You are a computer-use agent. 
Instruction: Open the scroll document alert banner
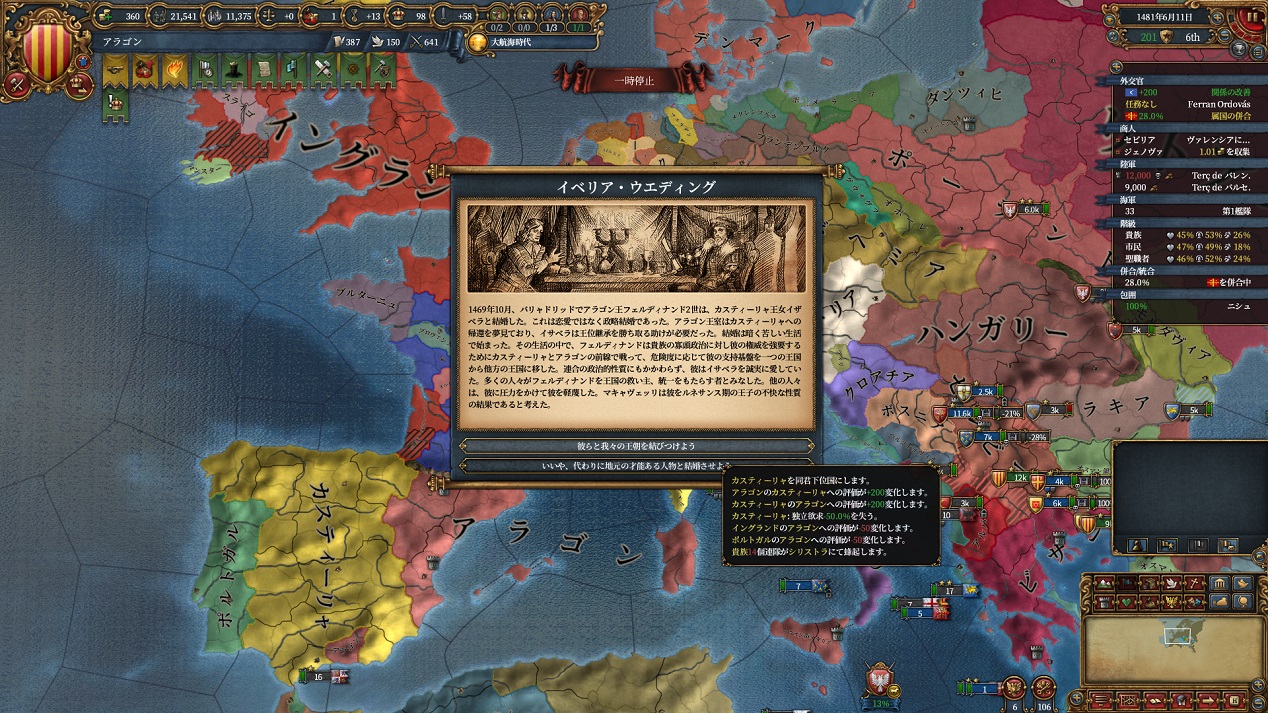[264, 70]
